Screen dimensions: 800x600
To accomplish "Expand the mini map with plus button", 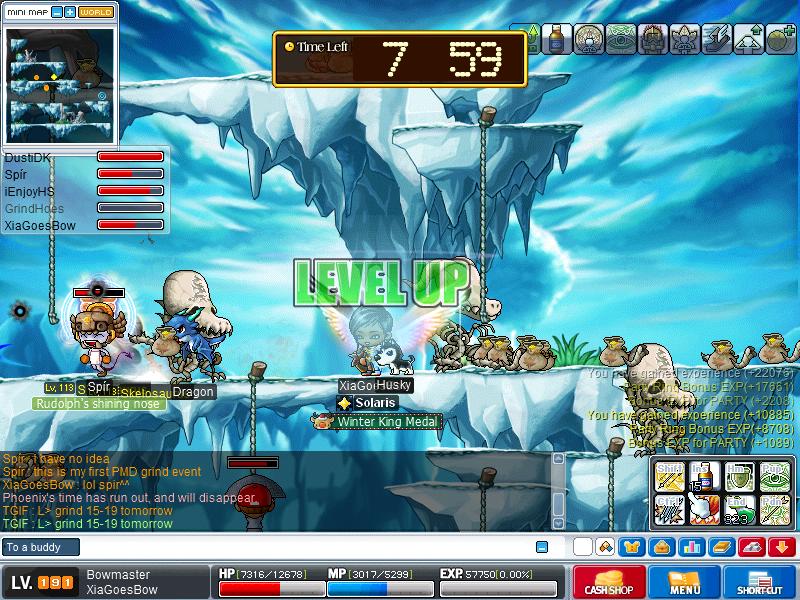I will (x=69, y=12).
